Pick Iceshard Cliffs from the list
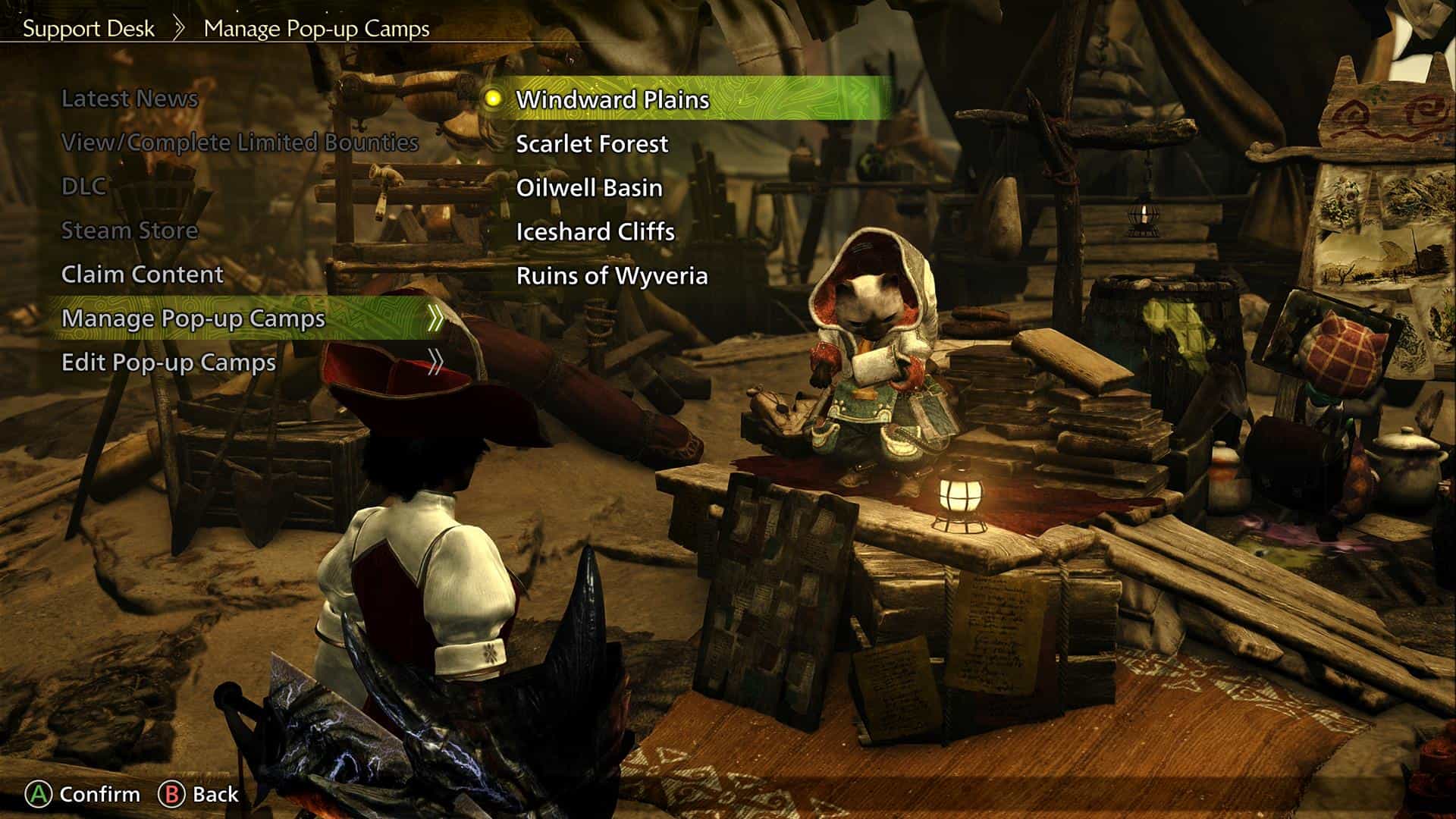This screenshot has width=1456, height=819. (x=595, y=231)
